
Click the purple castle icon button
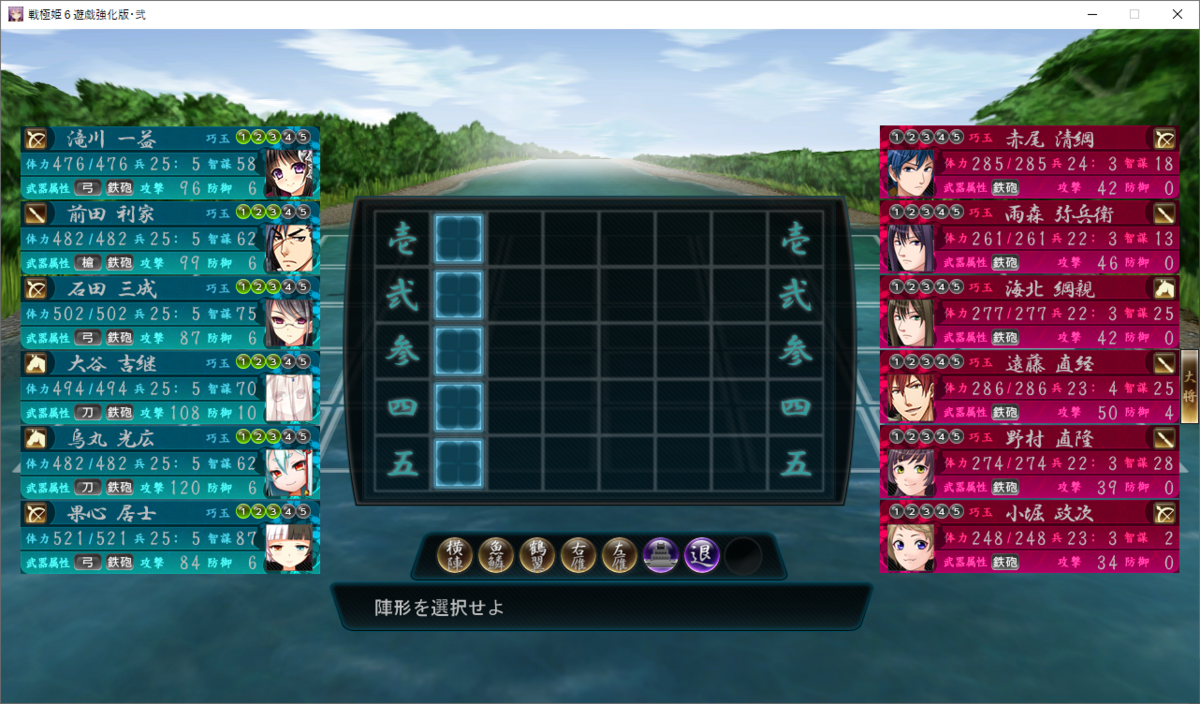click(661, 555)
